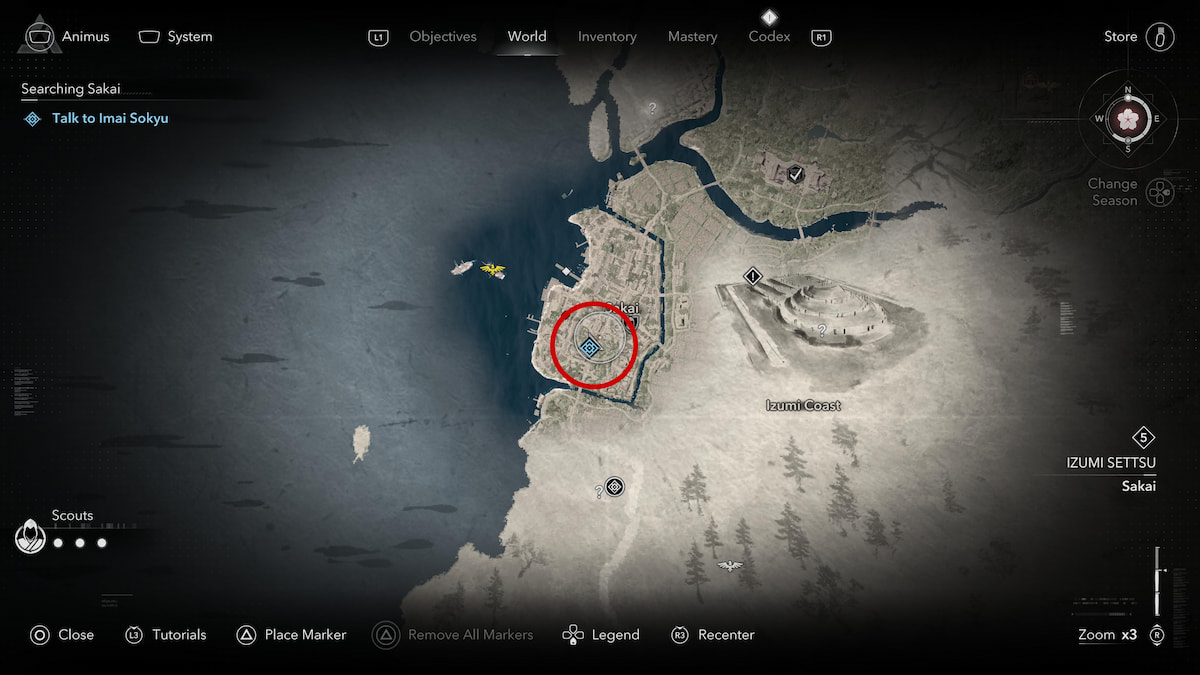Open the Animus menu
Image resolution: width=1200 pixels, height=675 pixels.
pyautogui.click(x=85, y=37)
